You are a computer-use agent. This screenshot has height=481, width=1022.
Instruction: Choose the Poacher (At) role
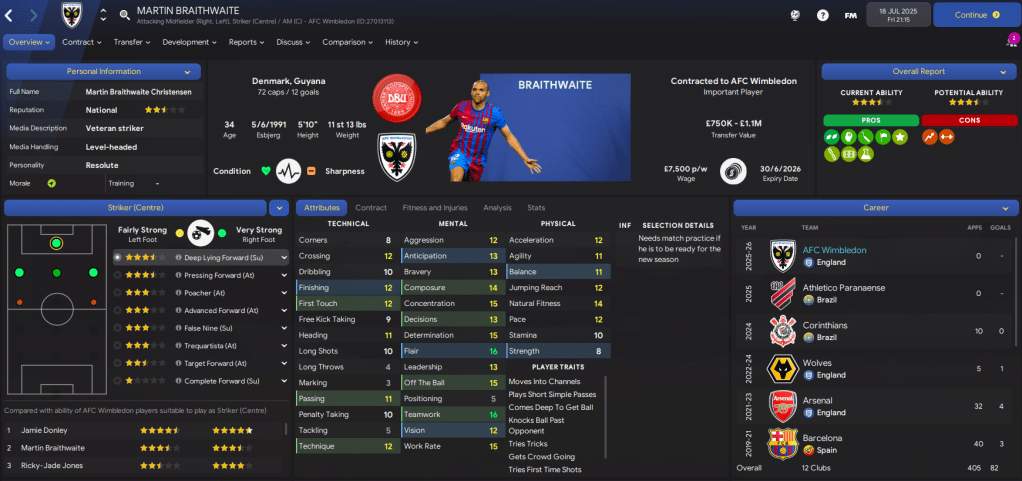click(203, 292)
